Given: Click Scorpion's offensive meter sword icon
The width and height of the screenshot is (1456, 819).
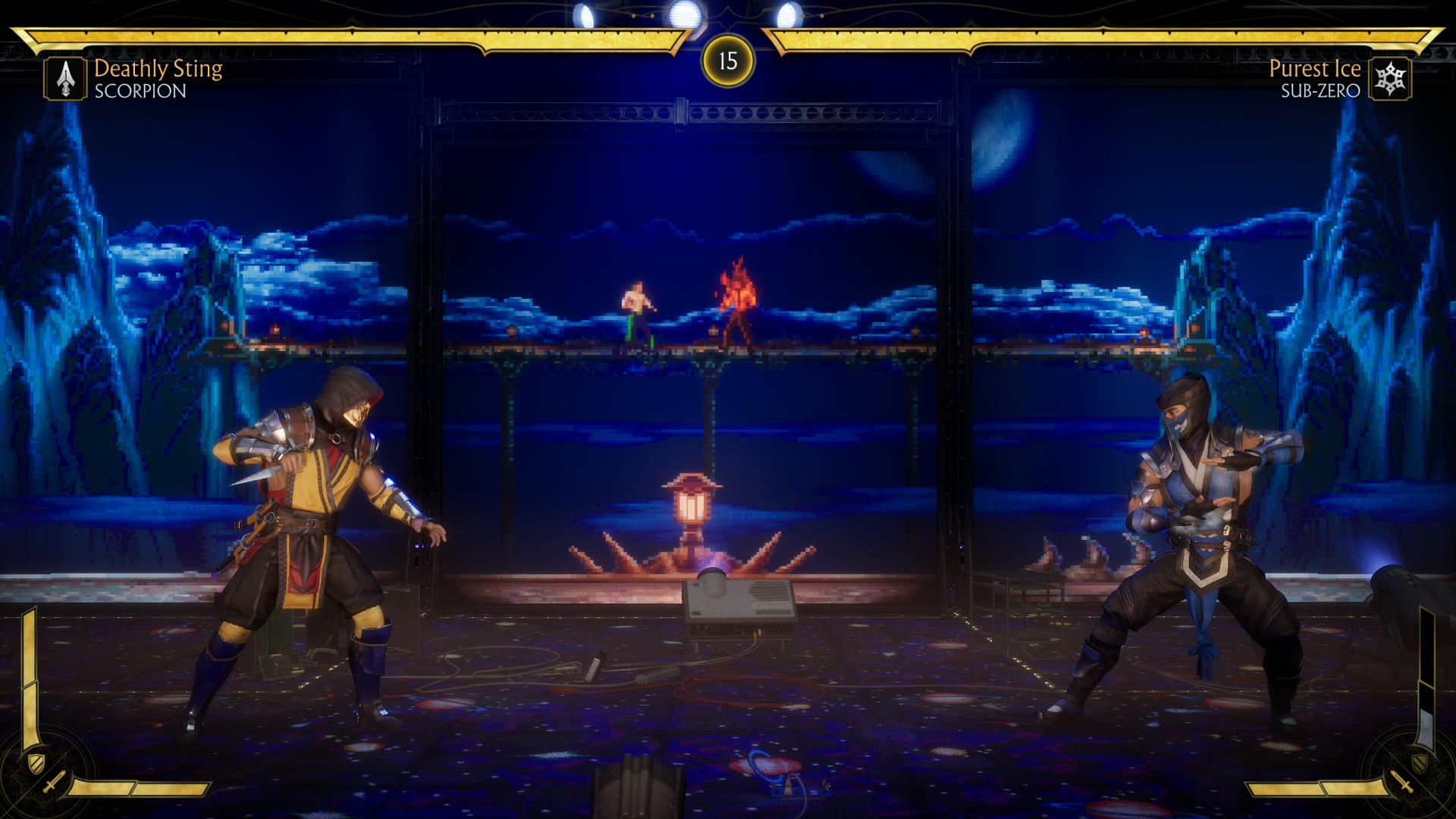Looking at the screenshot, I should coord(54,782).
